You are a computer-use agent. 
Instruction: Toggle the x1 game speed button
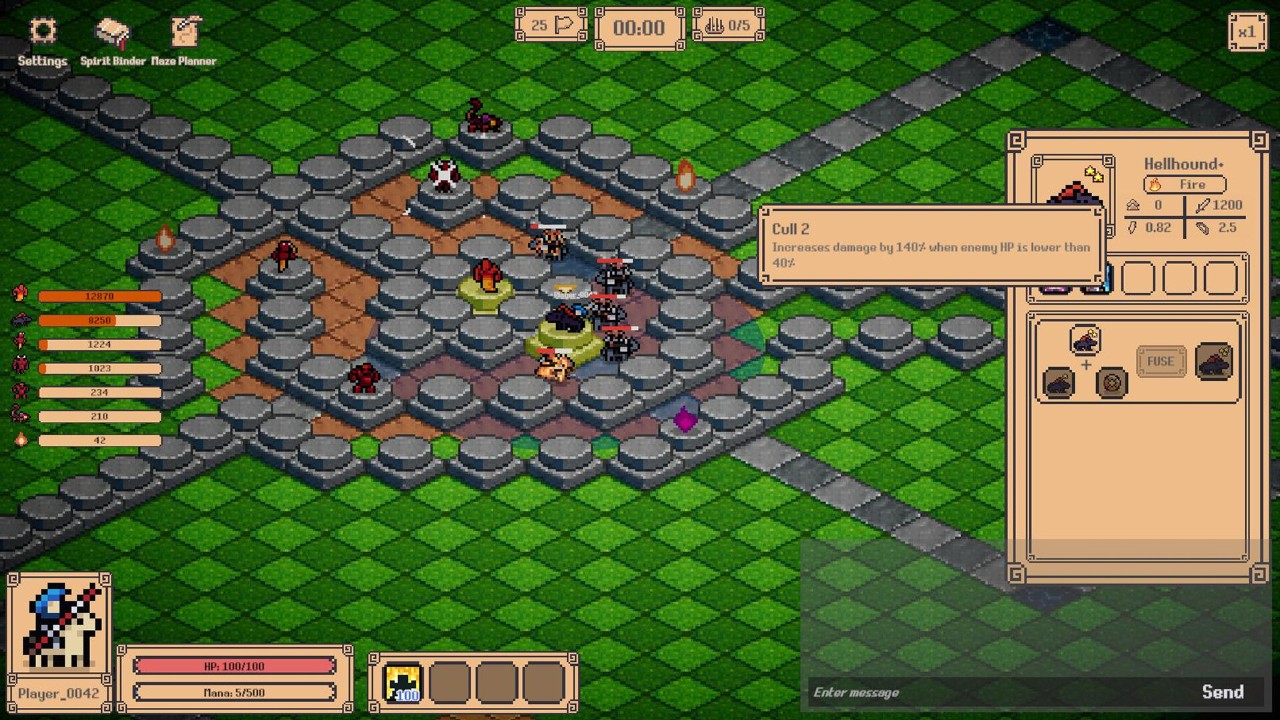coord(1247,32)
